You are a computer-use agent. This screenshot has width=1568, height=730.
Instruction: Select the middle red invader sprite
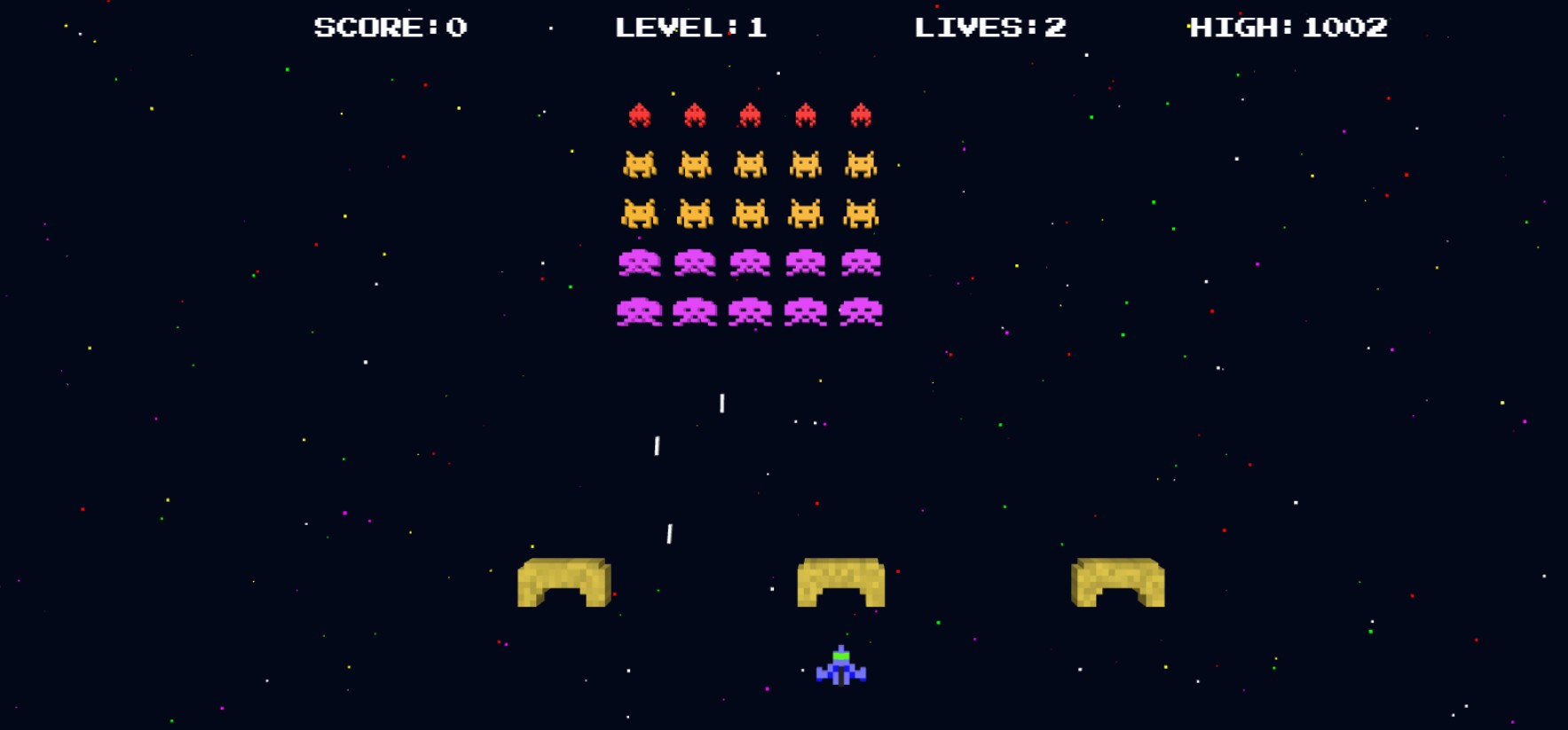click(x=750, y=113)
